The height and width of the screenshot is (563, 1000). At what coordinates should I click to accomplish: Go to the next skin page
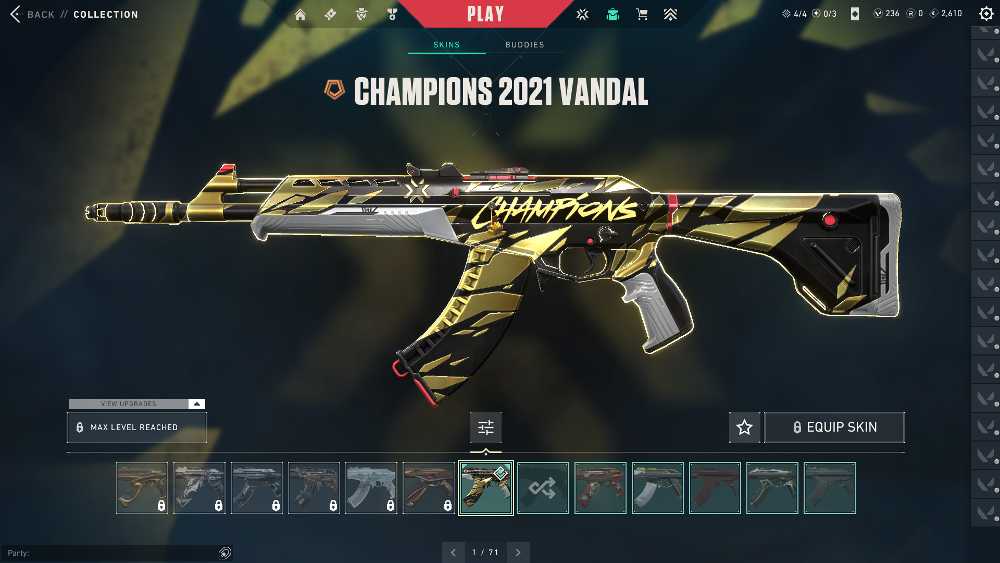click(x=518, y=552)
